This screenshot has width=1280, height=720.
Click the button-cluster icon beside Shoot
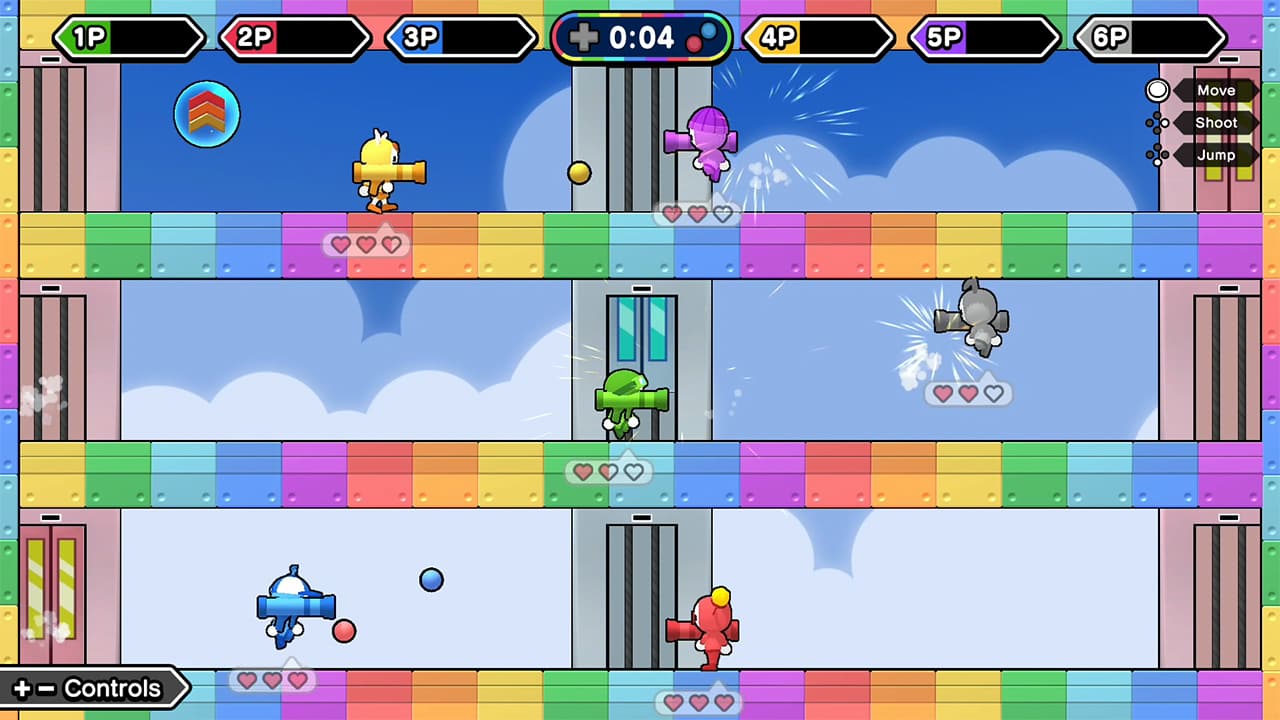(x=1157, y=122)
